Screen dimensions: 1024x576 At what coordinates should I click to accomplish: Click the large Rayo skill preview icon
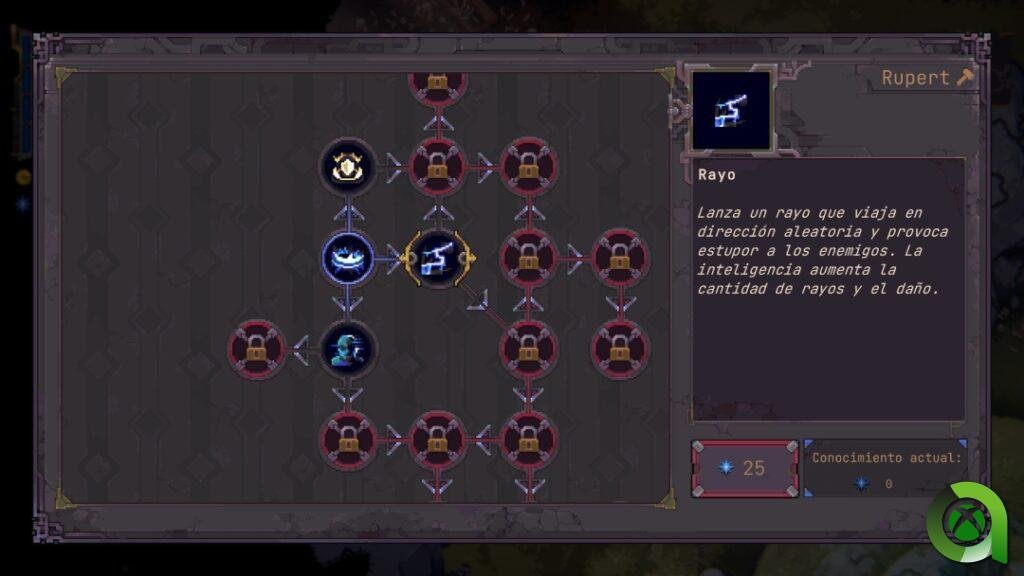[x=732, y=111]
